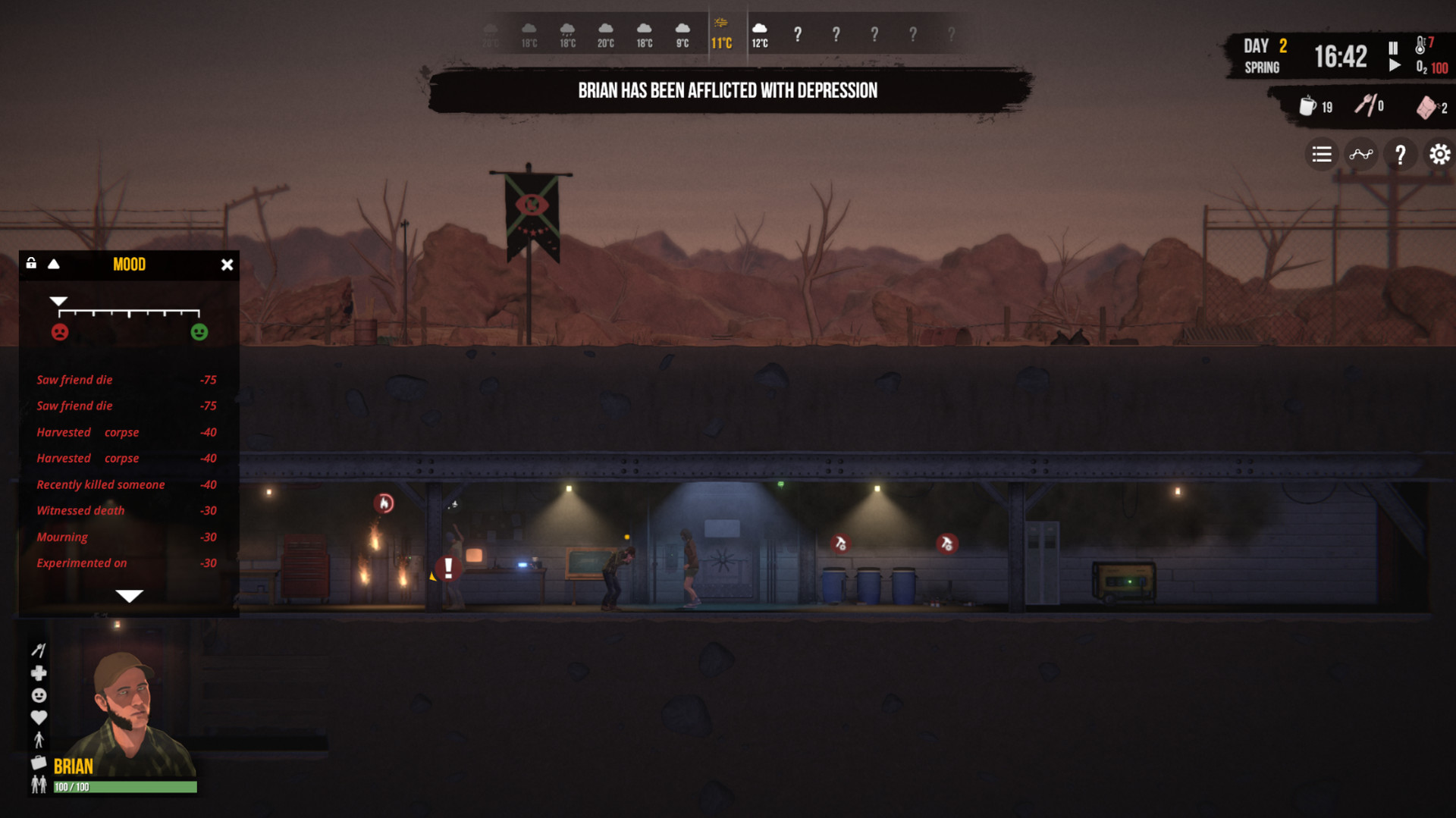
Task: Open Brian's inventory briefcase icon
Action: point(39,762)
